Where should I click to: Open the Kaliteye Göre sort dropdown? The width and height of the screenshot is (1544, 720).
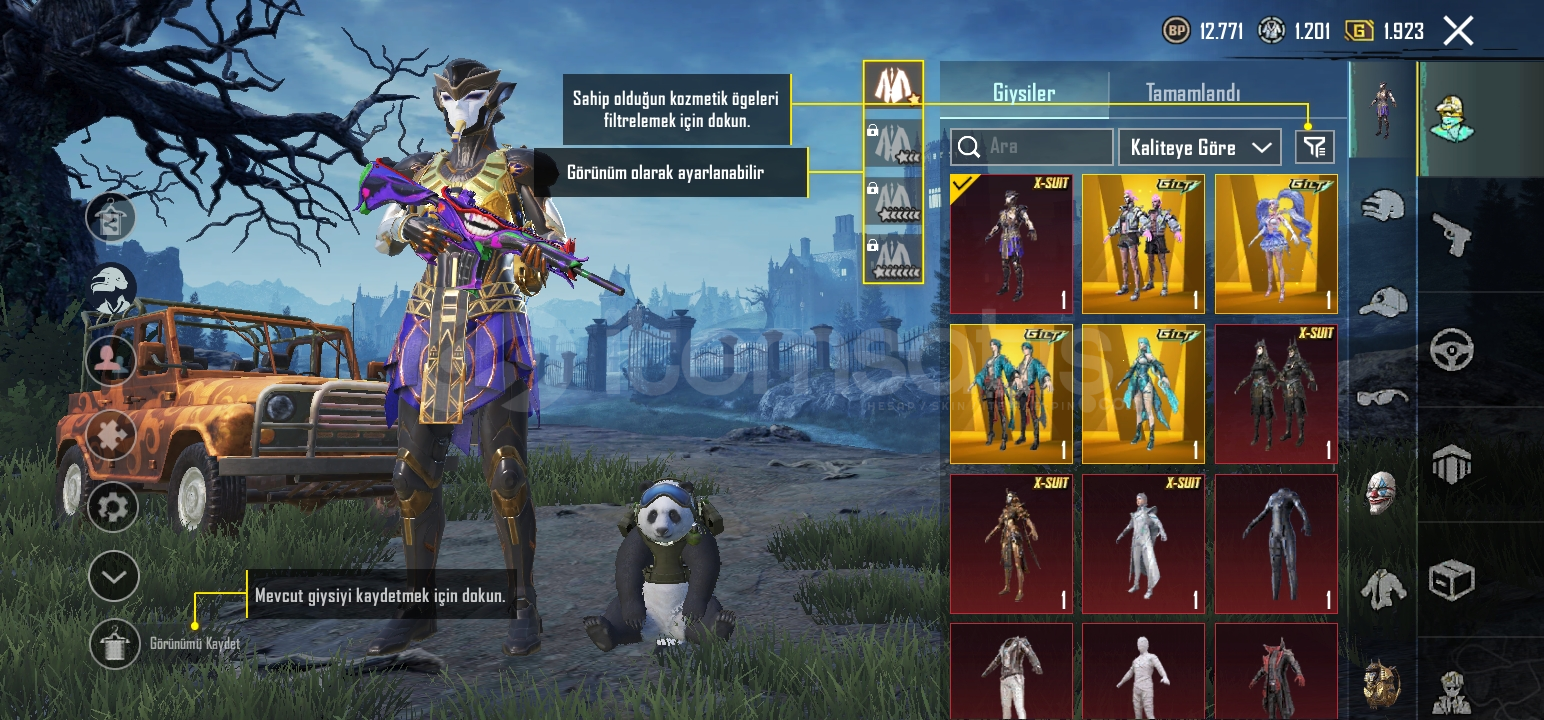point(1200,147)
